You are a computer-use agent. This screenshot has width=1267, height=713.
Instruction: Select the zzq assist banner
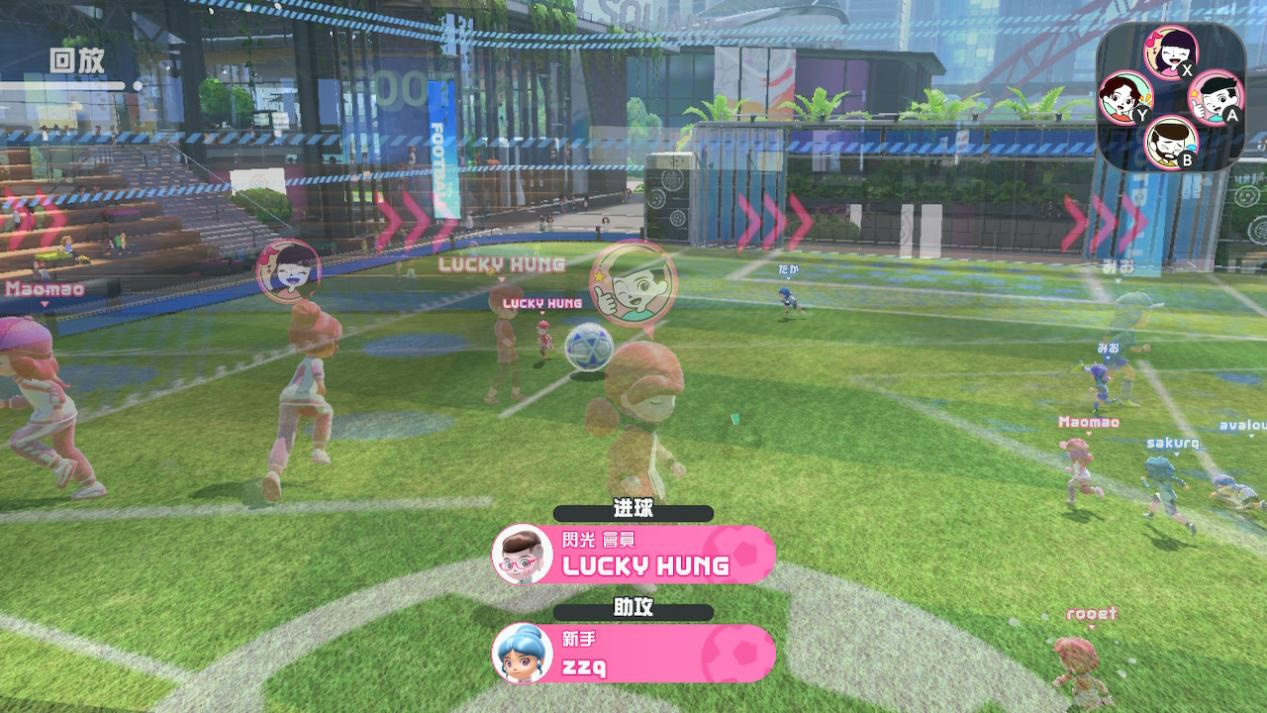pos(634,653)
